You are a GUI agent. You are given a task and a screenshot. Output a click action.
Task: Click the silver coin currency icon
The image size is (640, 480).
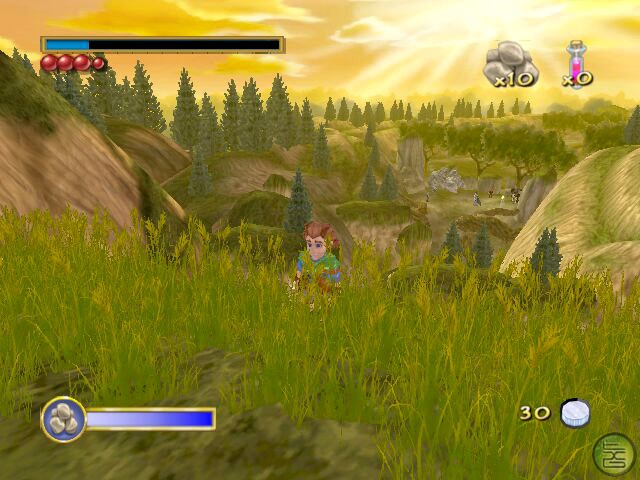(575, 414)
